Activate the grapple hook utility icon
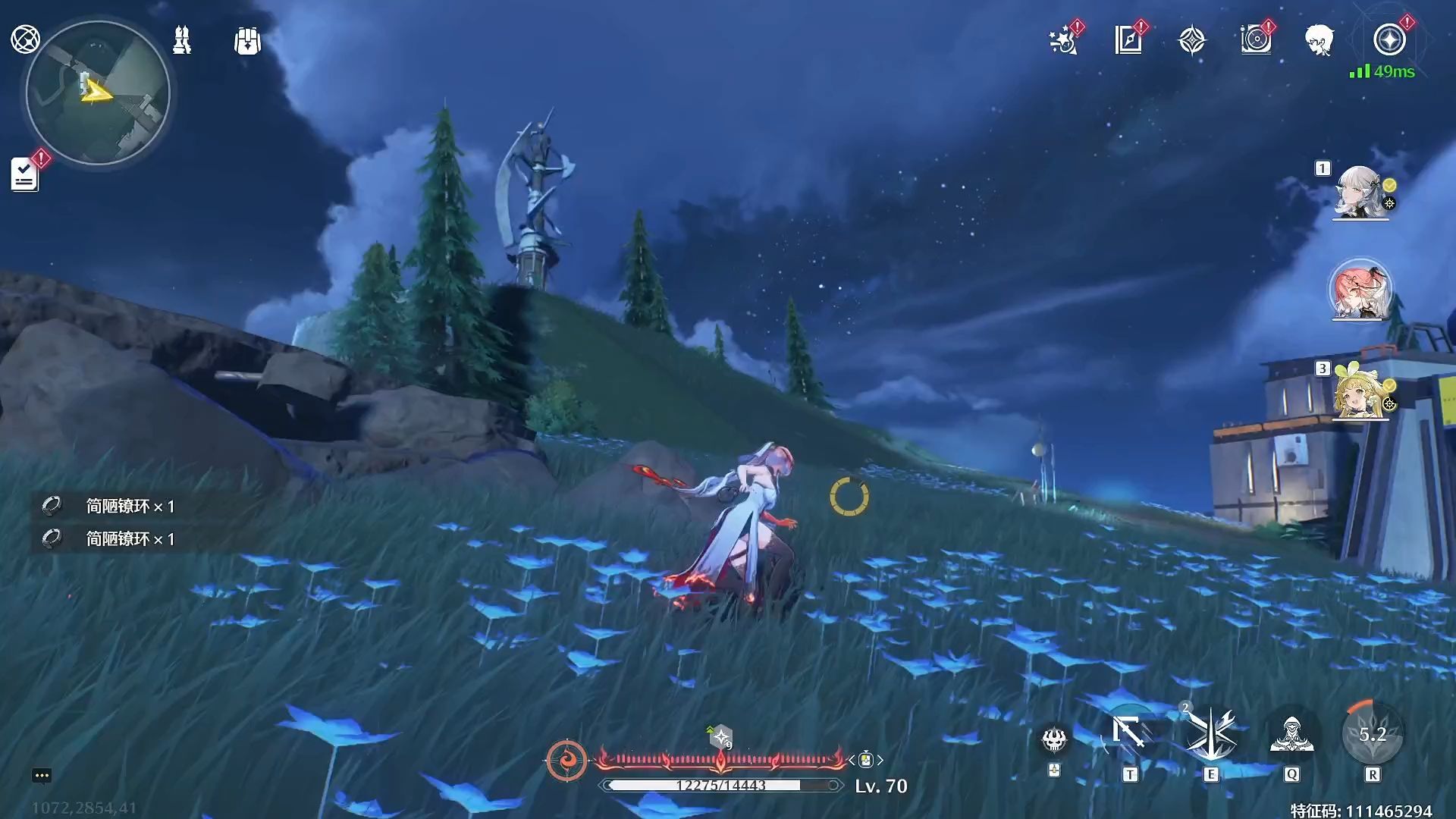 pyautogui.click(x=1130, y=734)
